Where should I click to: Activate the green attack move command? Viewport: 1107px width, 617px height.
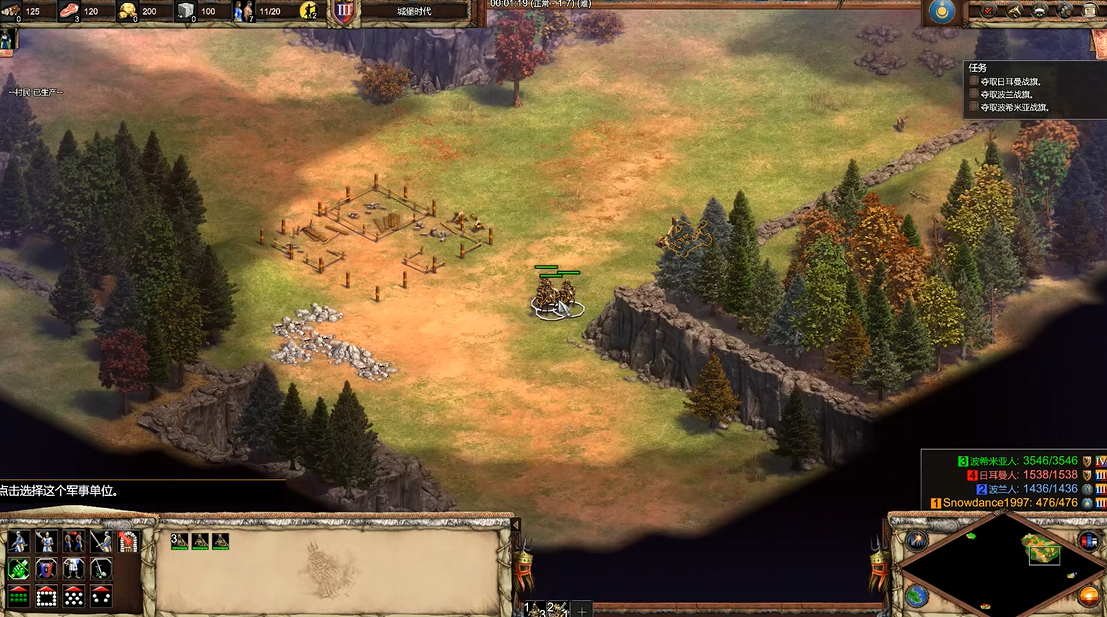coord(18,569)
